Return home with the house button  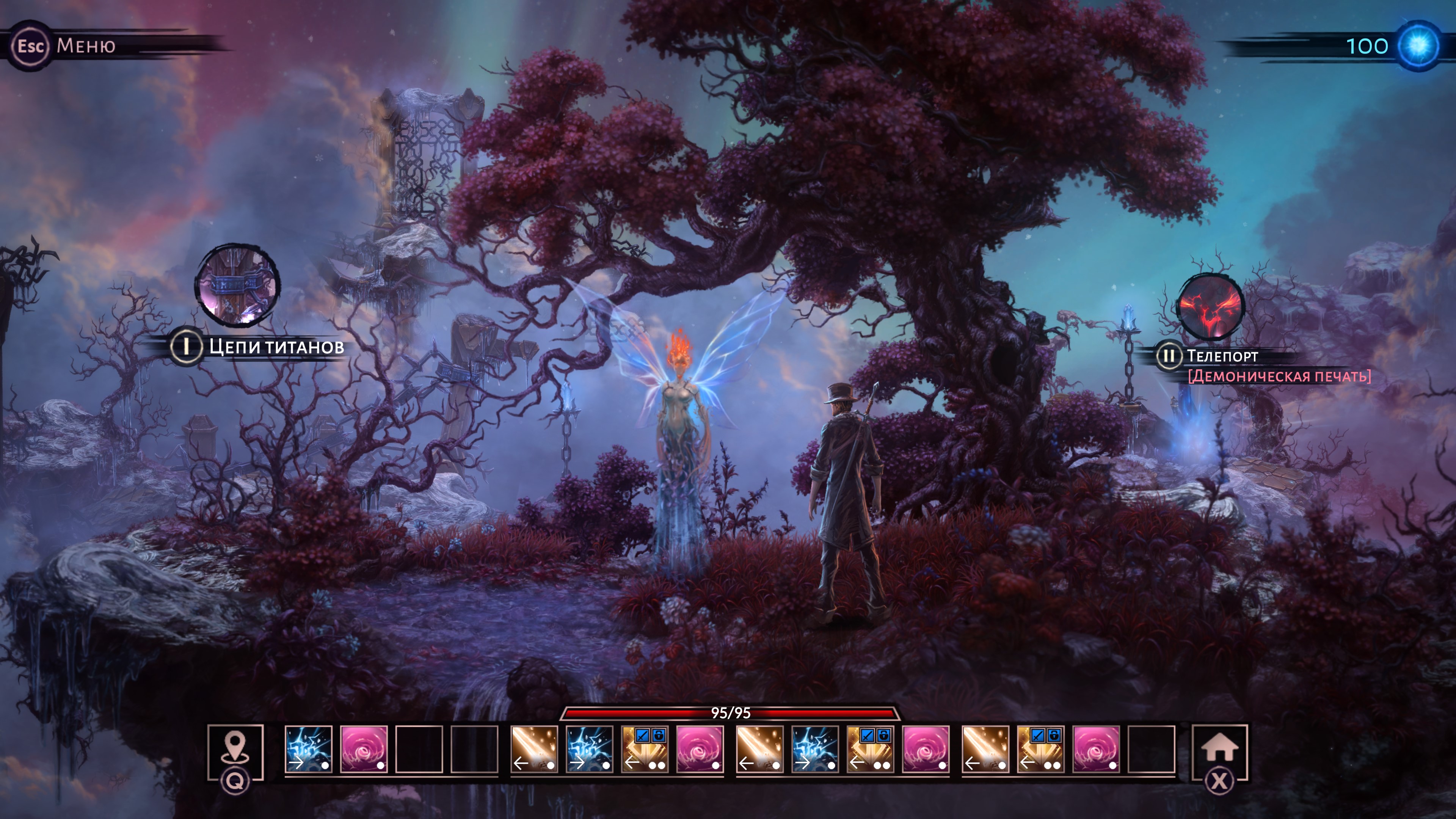(1219, 748)
